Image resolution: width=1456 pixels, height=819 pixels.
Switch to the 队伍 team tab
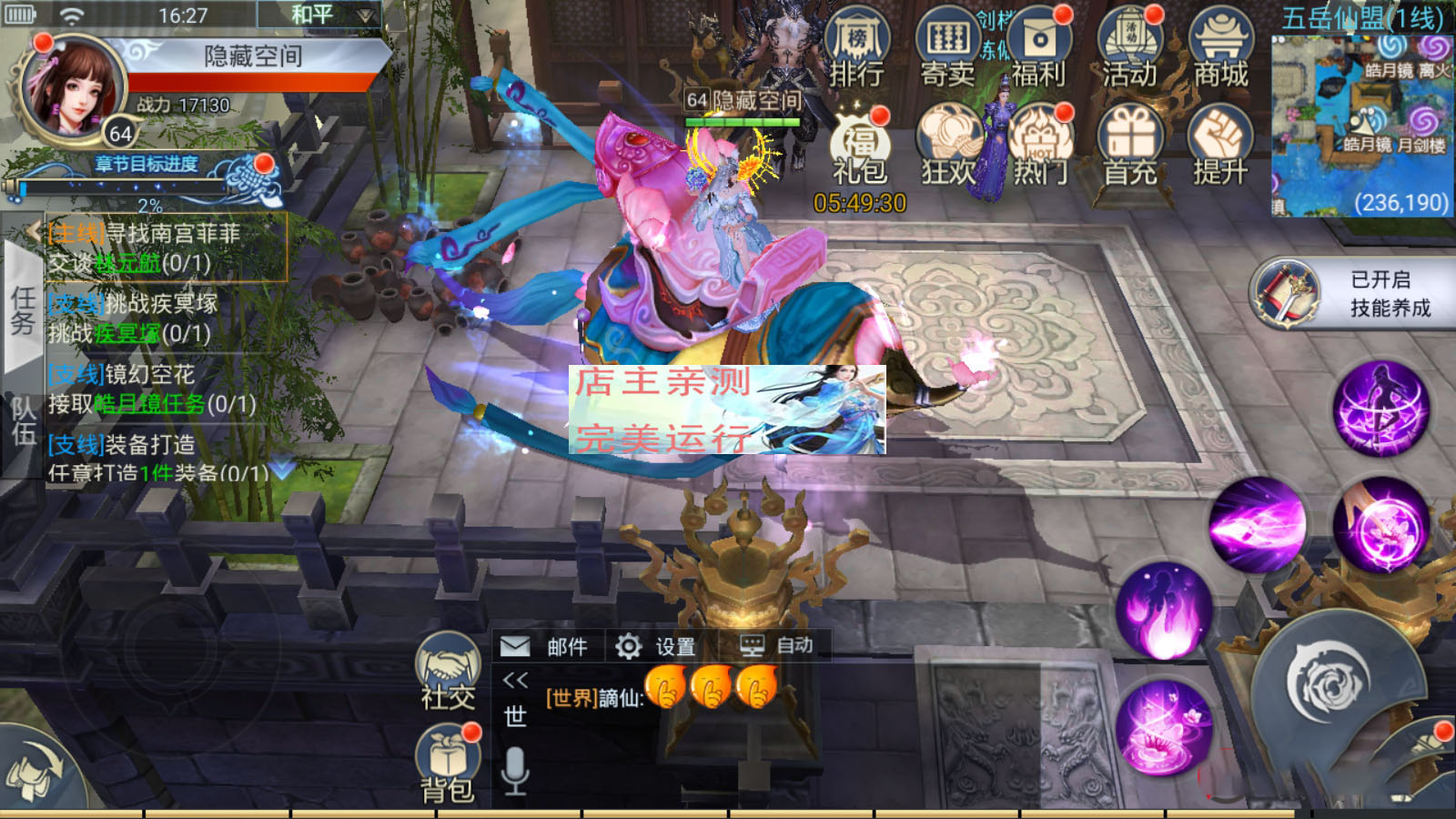23,420
